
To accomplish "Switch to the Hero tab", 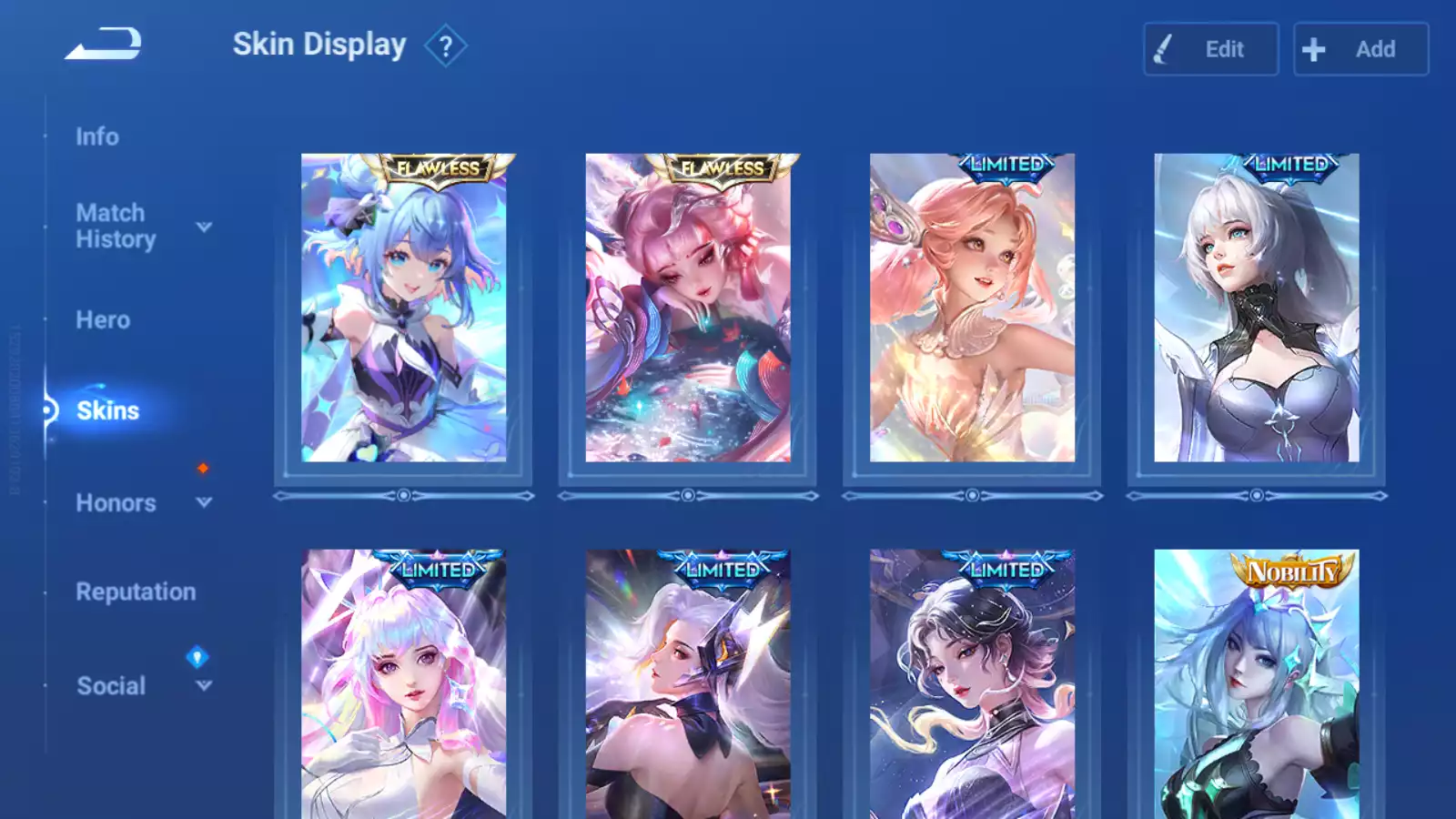I will pos(103,320).
